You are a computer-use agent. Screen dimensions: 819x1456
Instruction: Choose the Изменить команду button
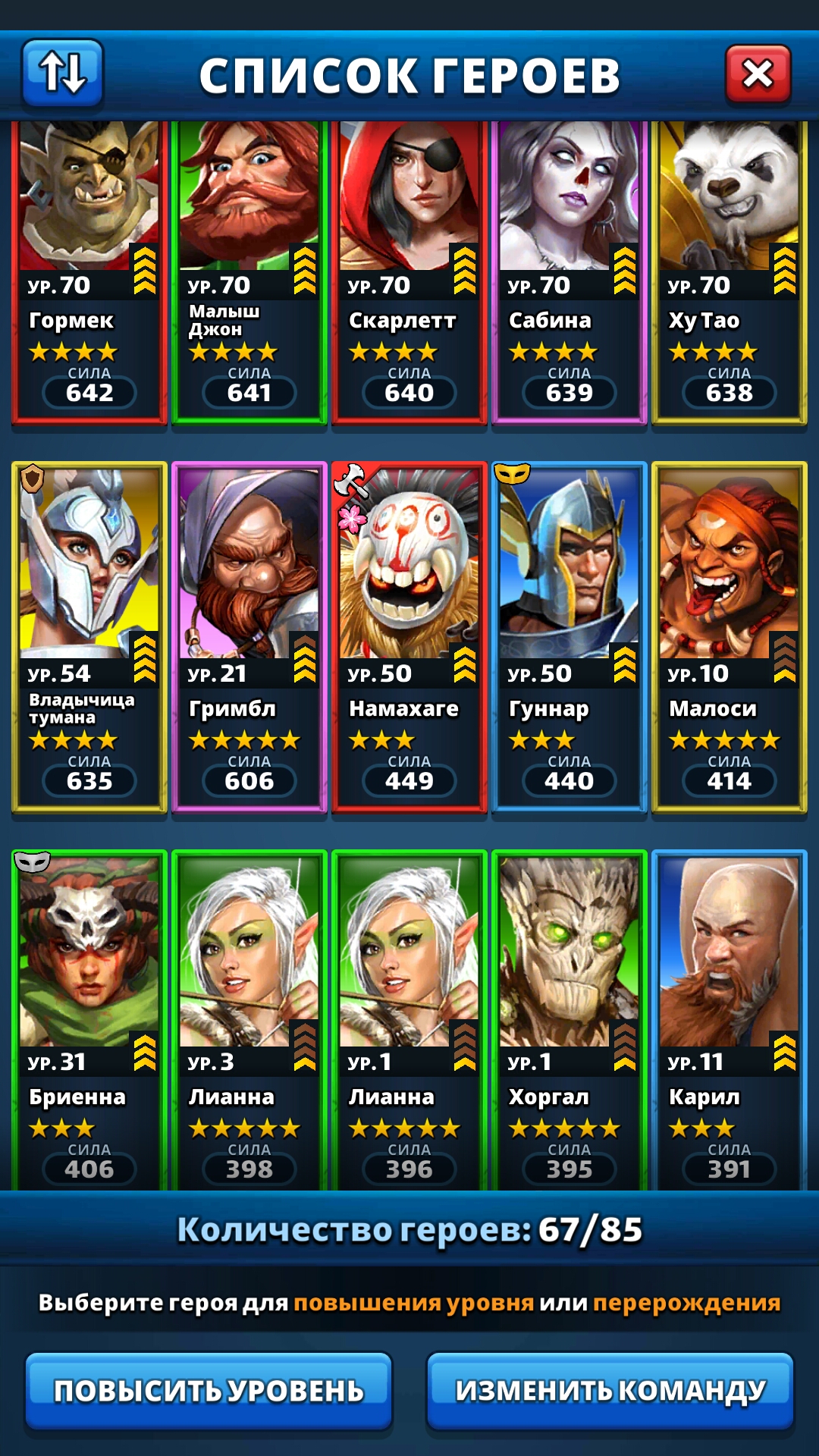pyautogui.click(x=610, y=1390)
